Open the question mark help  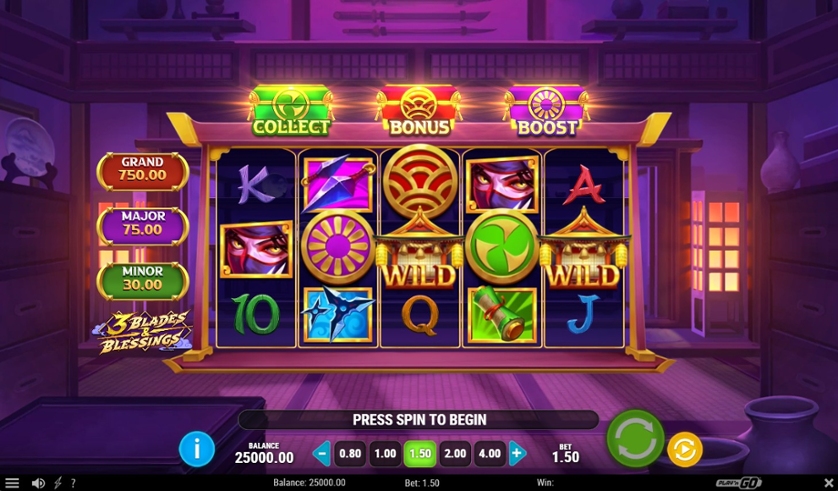72,483
